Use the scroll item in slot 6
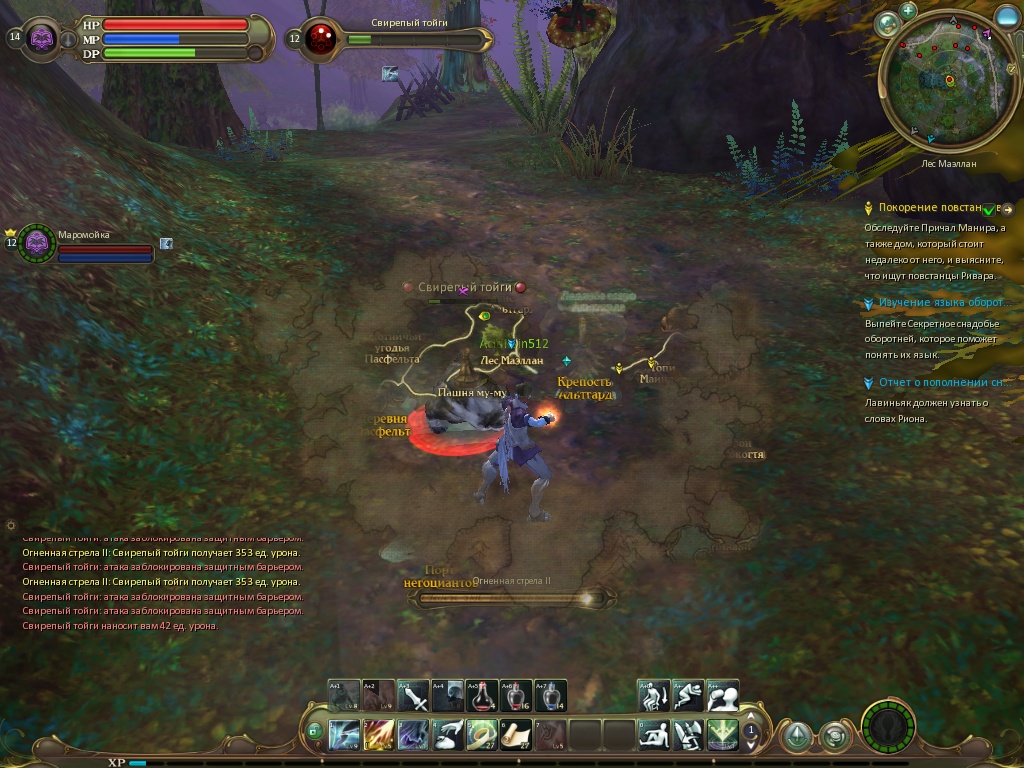This screenshot has height=768, width=1024. pyautogui.click(x=515, y=735)
